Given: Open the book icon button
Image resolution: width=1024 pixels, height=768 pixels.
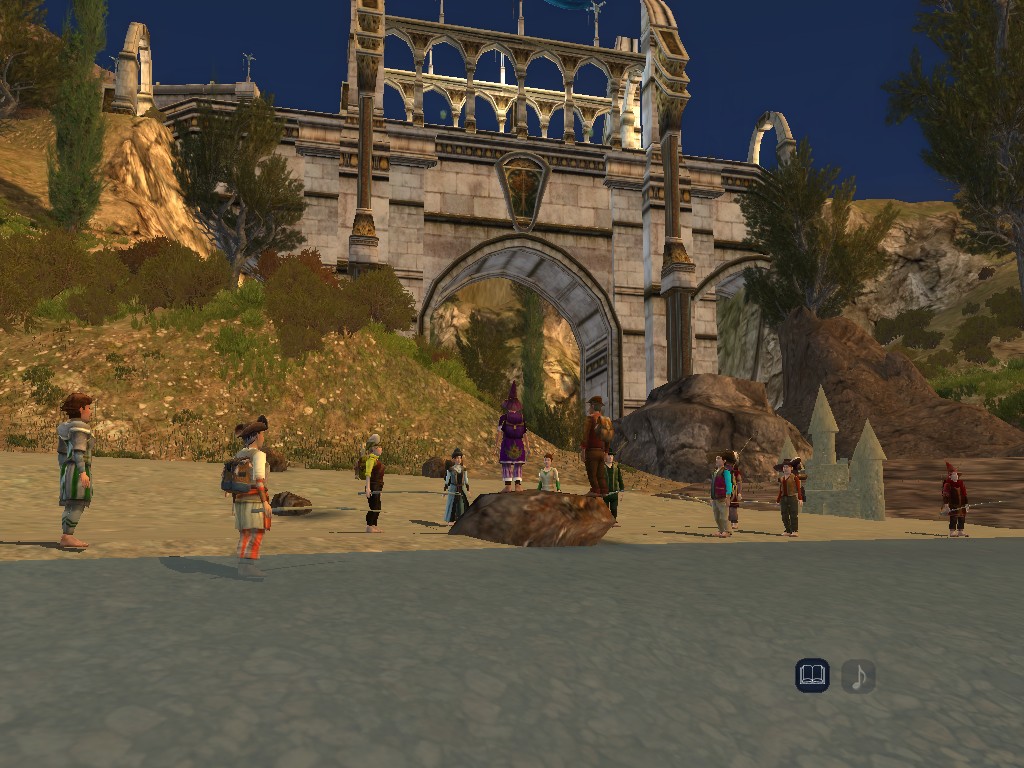Looking at the screenshot, I should coord(812,676).
